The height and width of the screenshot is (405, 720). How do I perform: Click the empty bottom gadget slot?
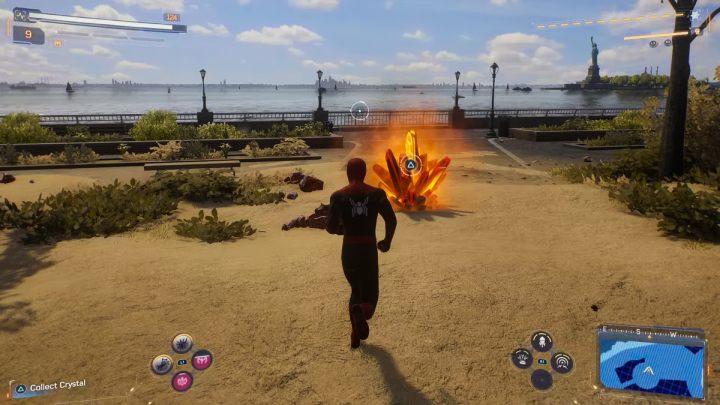point(541,379)
